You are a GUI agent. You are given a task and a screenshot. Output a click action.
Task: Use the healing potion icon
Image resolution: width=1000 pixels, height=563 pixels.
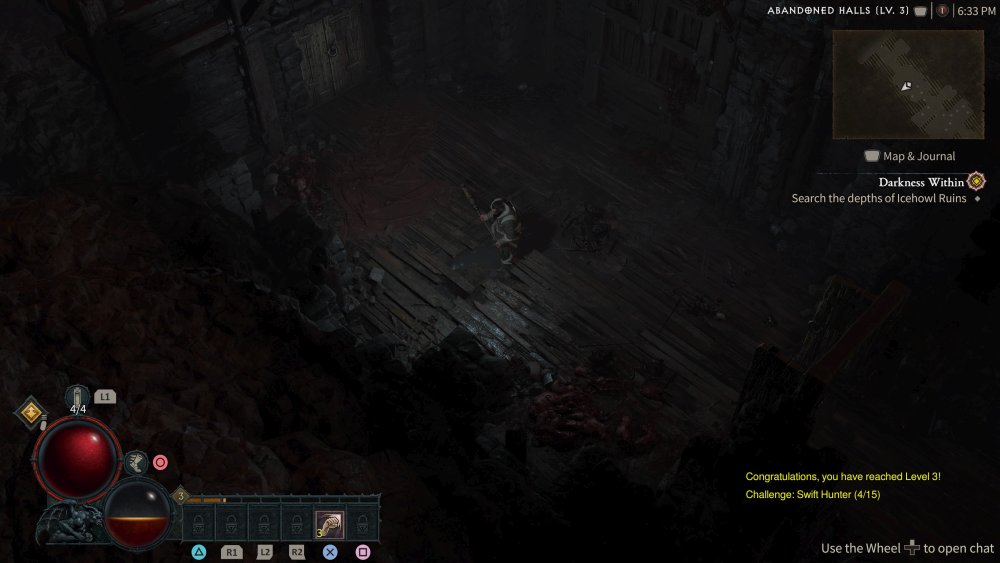[x=78, y=396]
